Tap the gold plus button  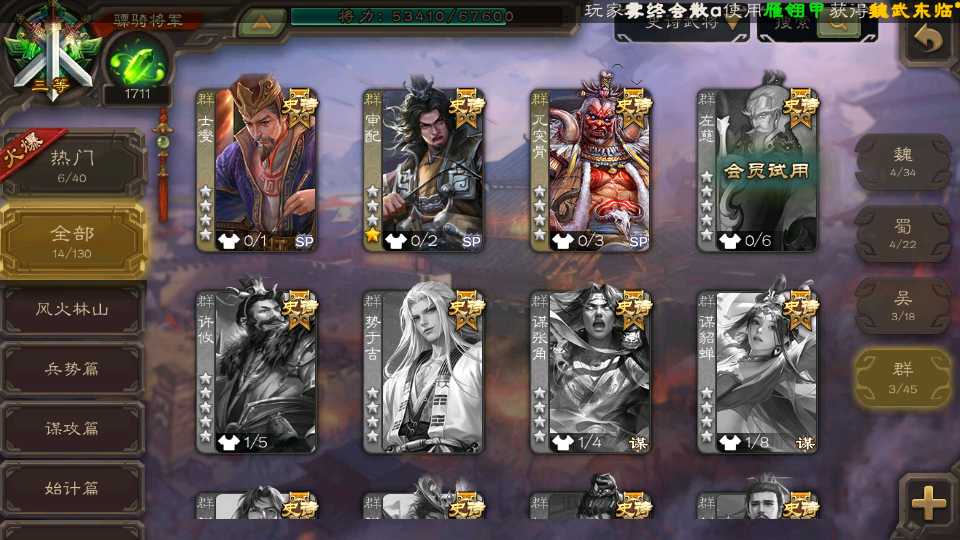pos(929,503)
